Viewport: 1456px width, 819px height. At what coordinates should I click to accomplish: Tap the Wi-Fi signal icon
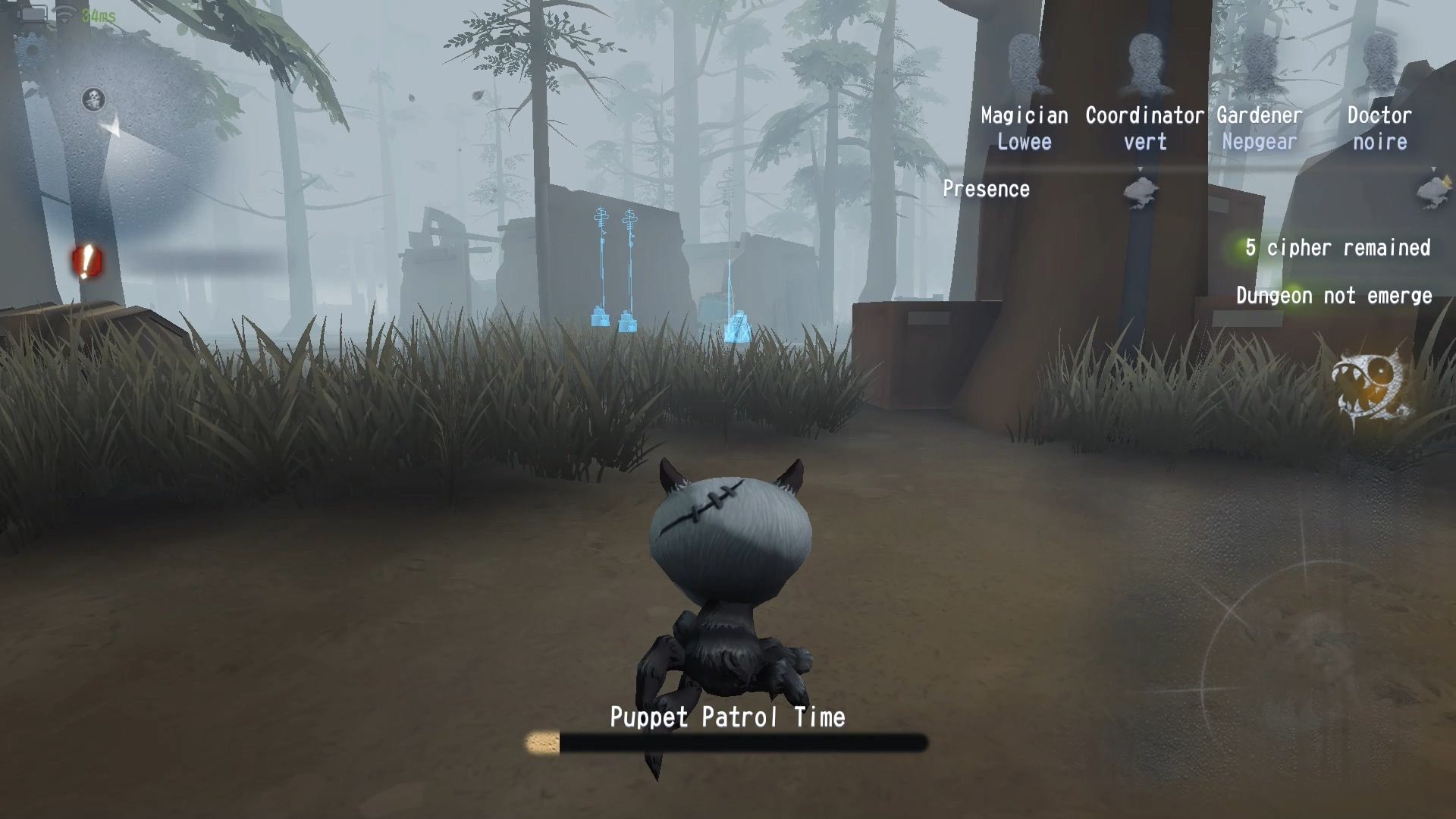[64, 13]
